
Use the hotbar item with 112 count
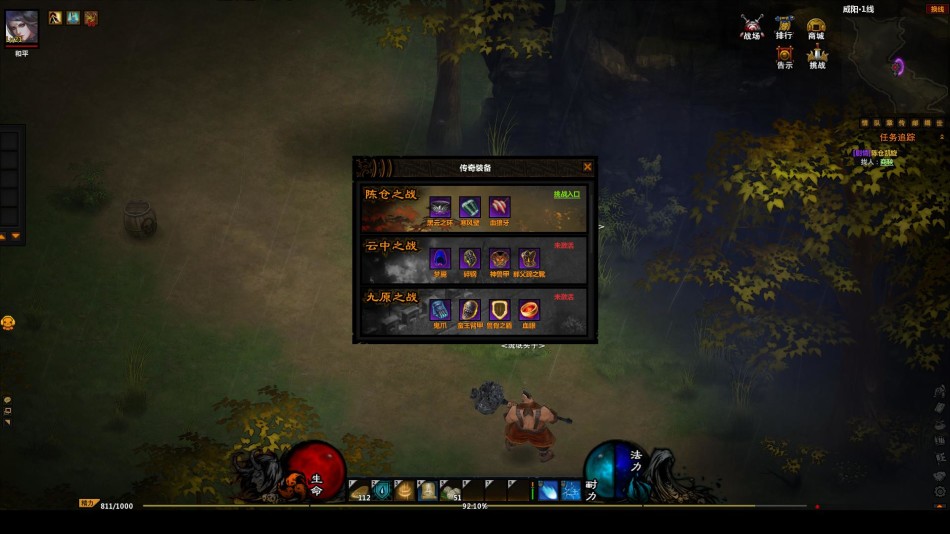coord(360,490)
